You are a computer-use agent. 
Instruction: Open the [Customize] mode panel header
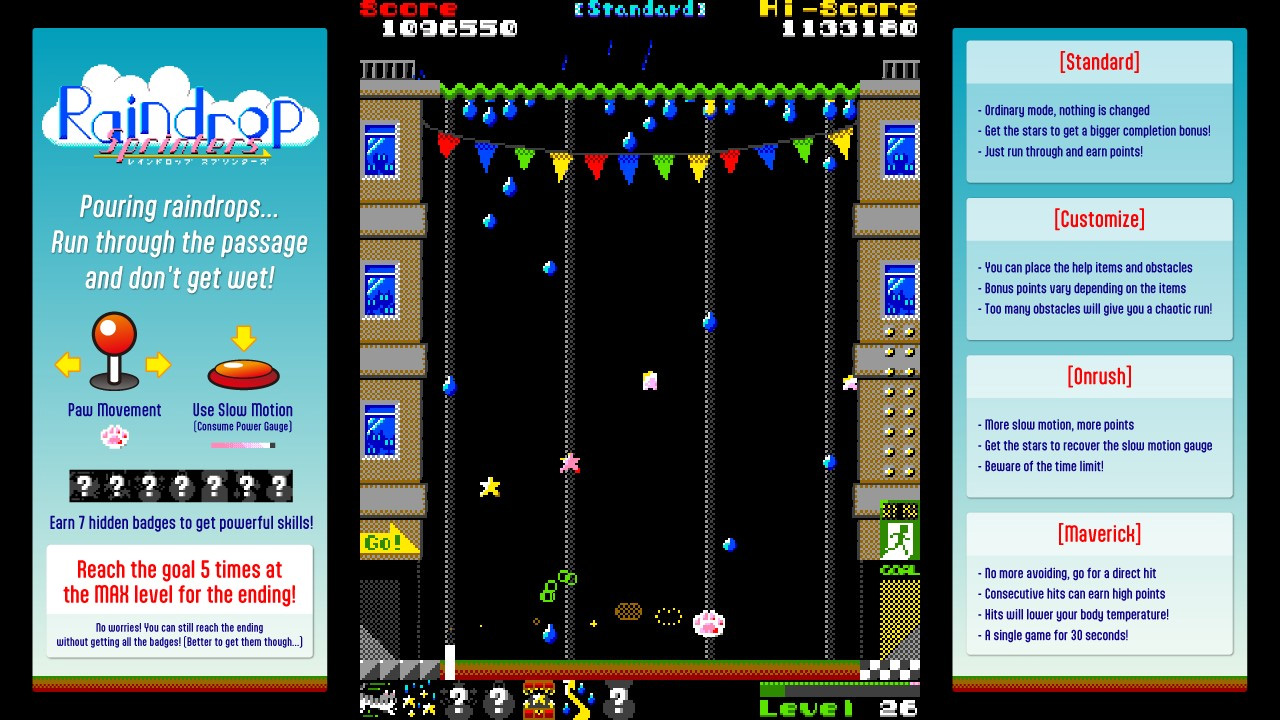(1099, 219)
